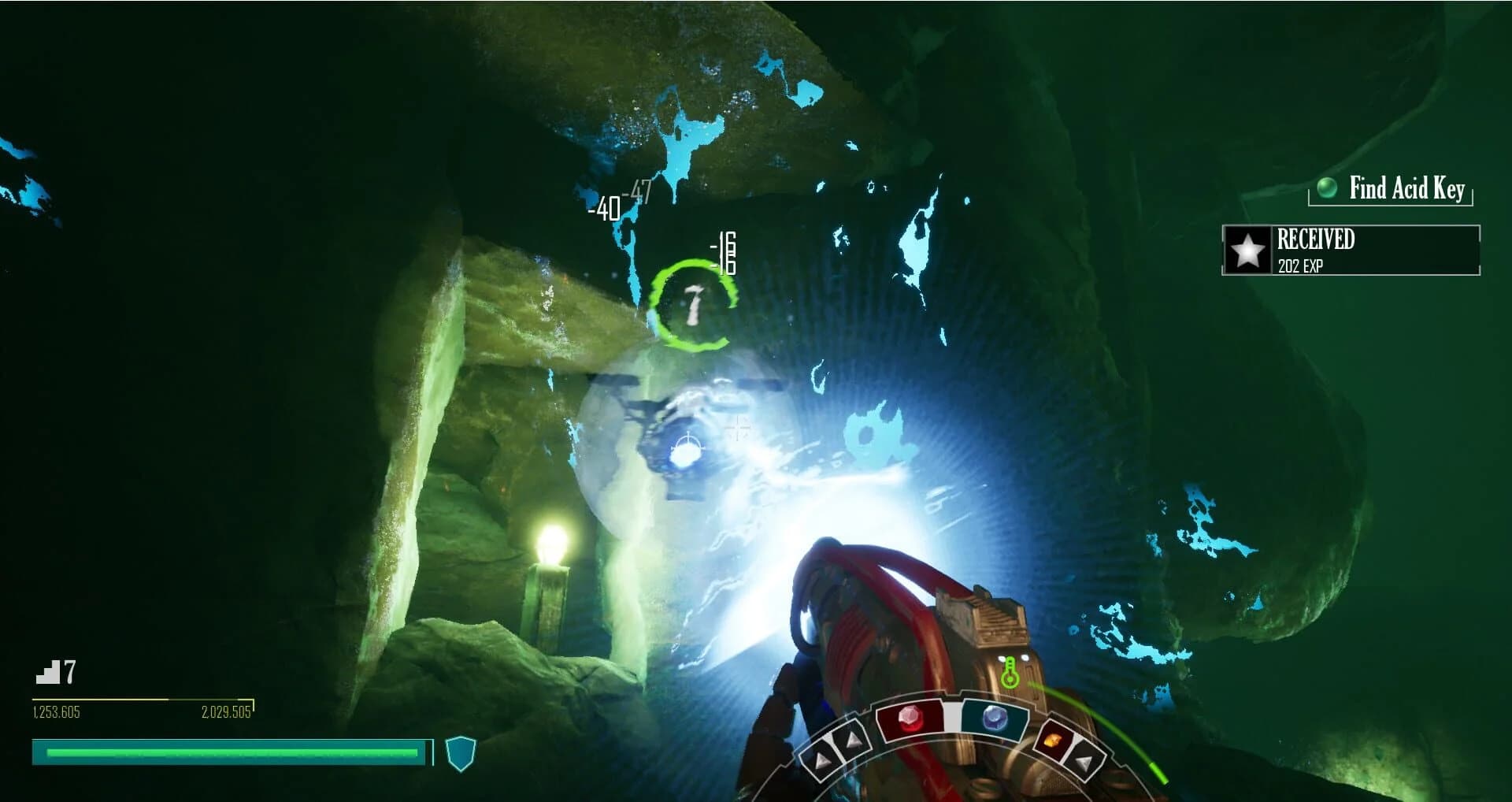This screenshot has width=1512, height=802.
Task: Select the orange gem ammo slot
Action: click(x=1054, y=741)
